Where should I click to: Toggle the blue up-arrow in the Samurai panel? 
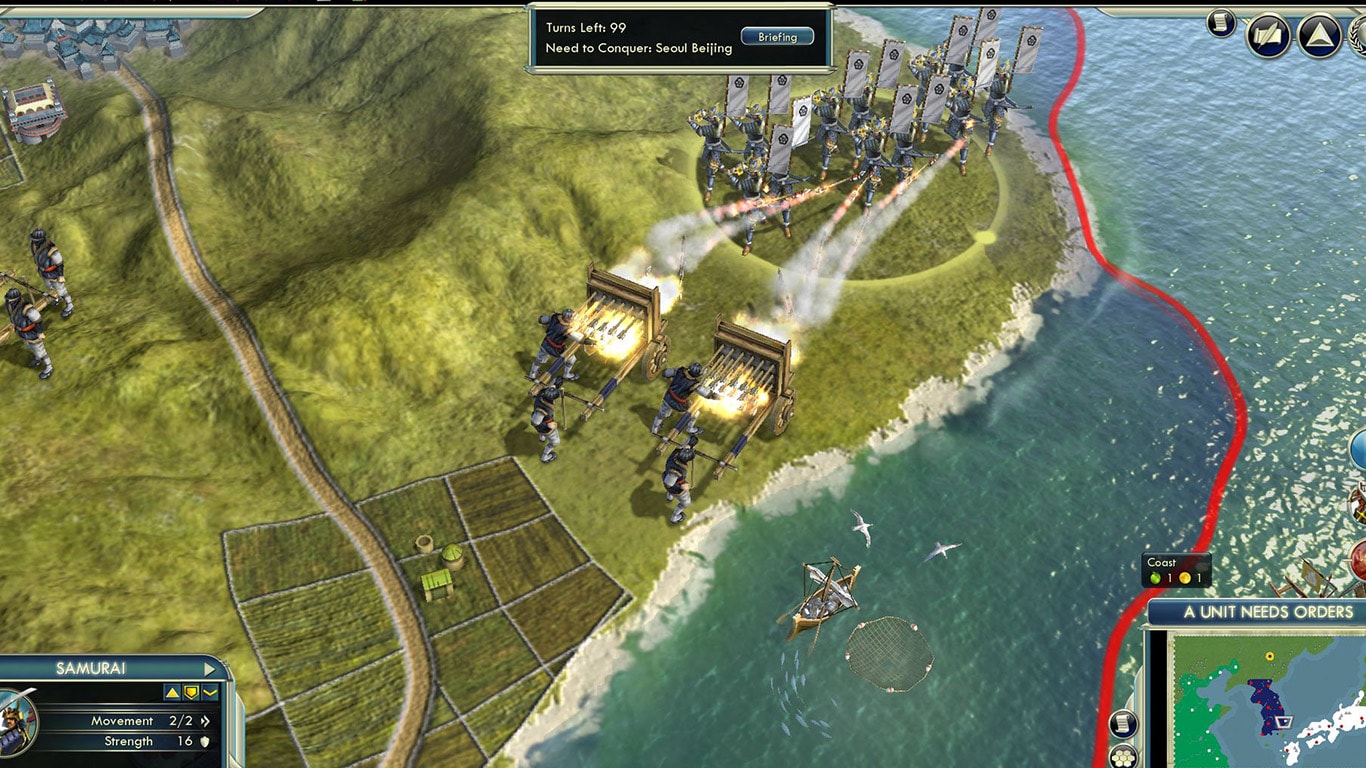pyautogui.click(x=170, y=691)
